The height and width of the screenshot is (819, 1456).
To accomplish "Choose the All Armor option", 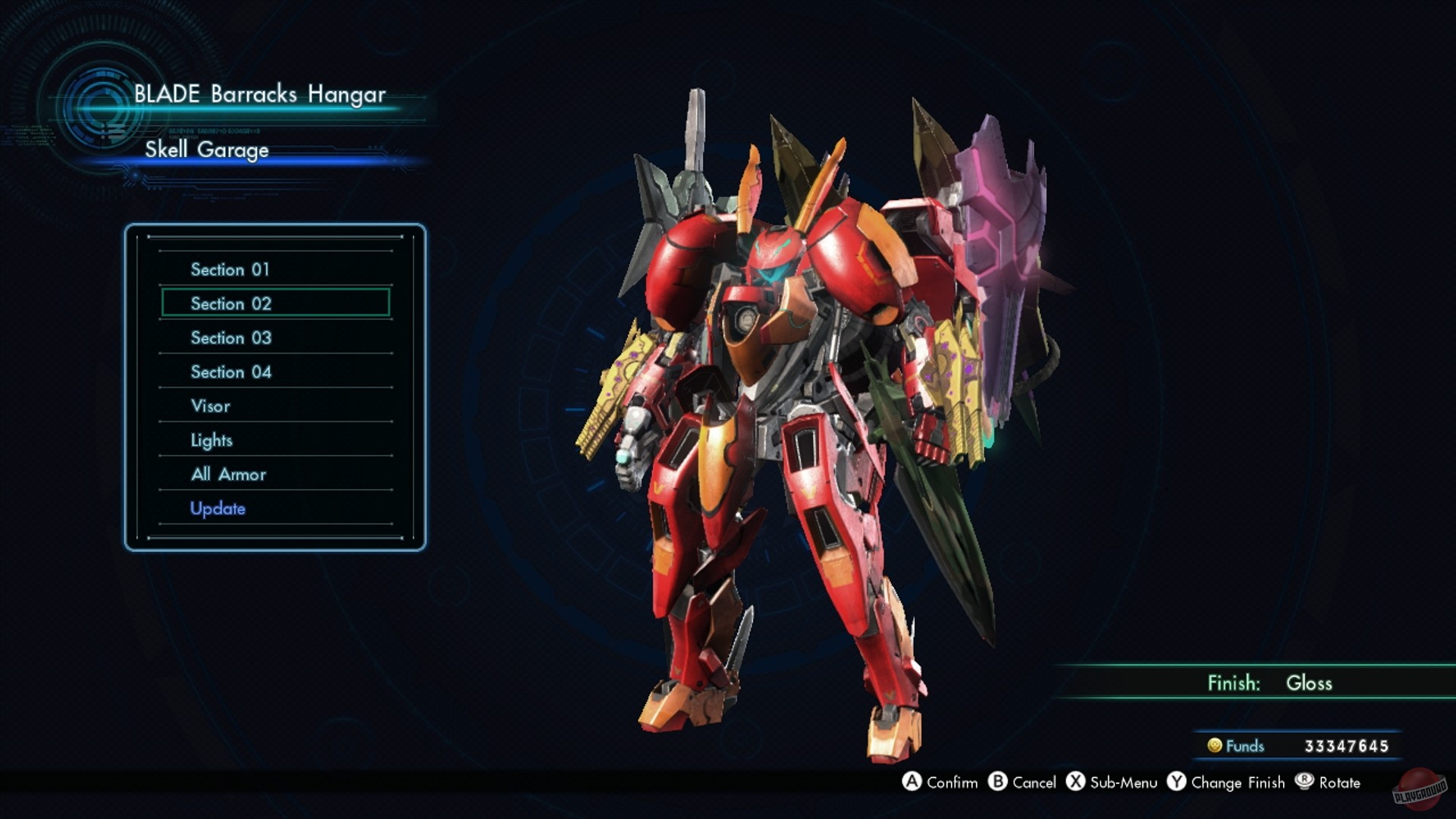I will [x=227, y=474].
